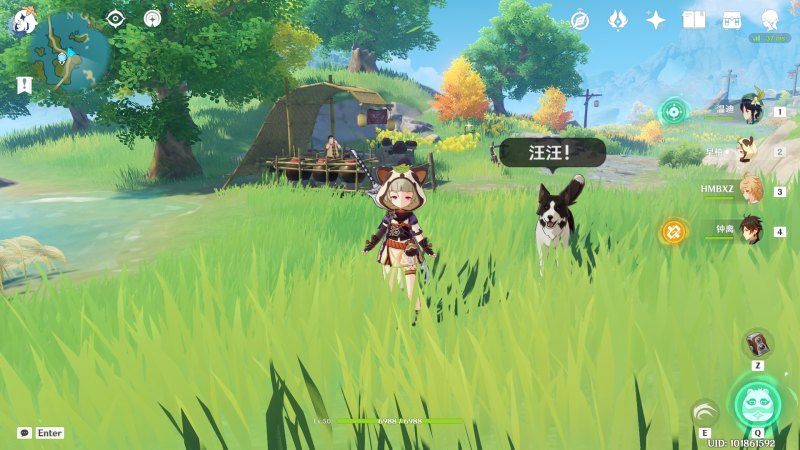Open the Paimon main menu

click(x=22, y=21)
